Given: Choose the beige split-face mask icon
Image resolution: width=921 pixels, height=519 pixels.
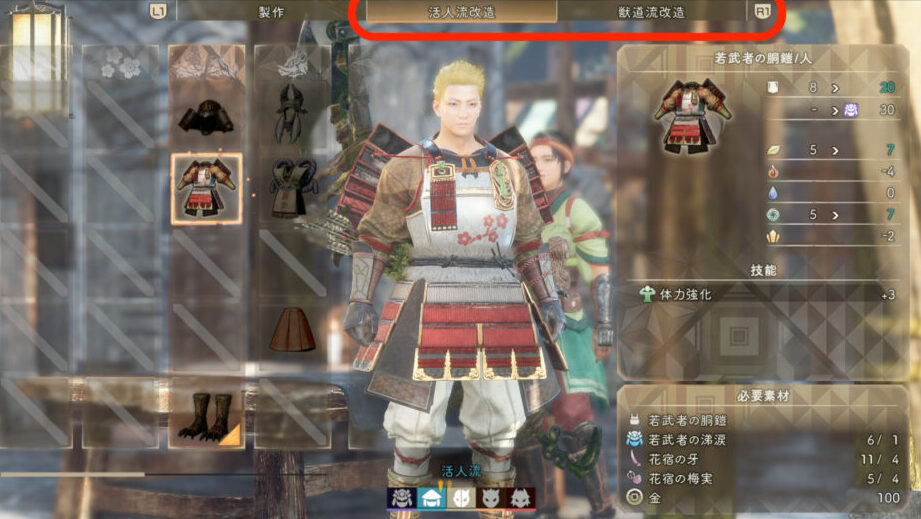Looking at the screenshot, I should (x=463, y=498).
